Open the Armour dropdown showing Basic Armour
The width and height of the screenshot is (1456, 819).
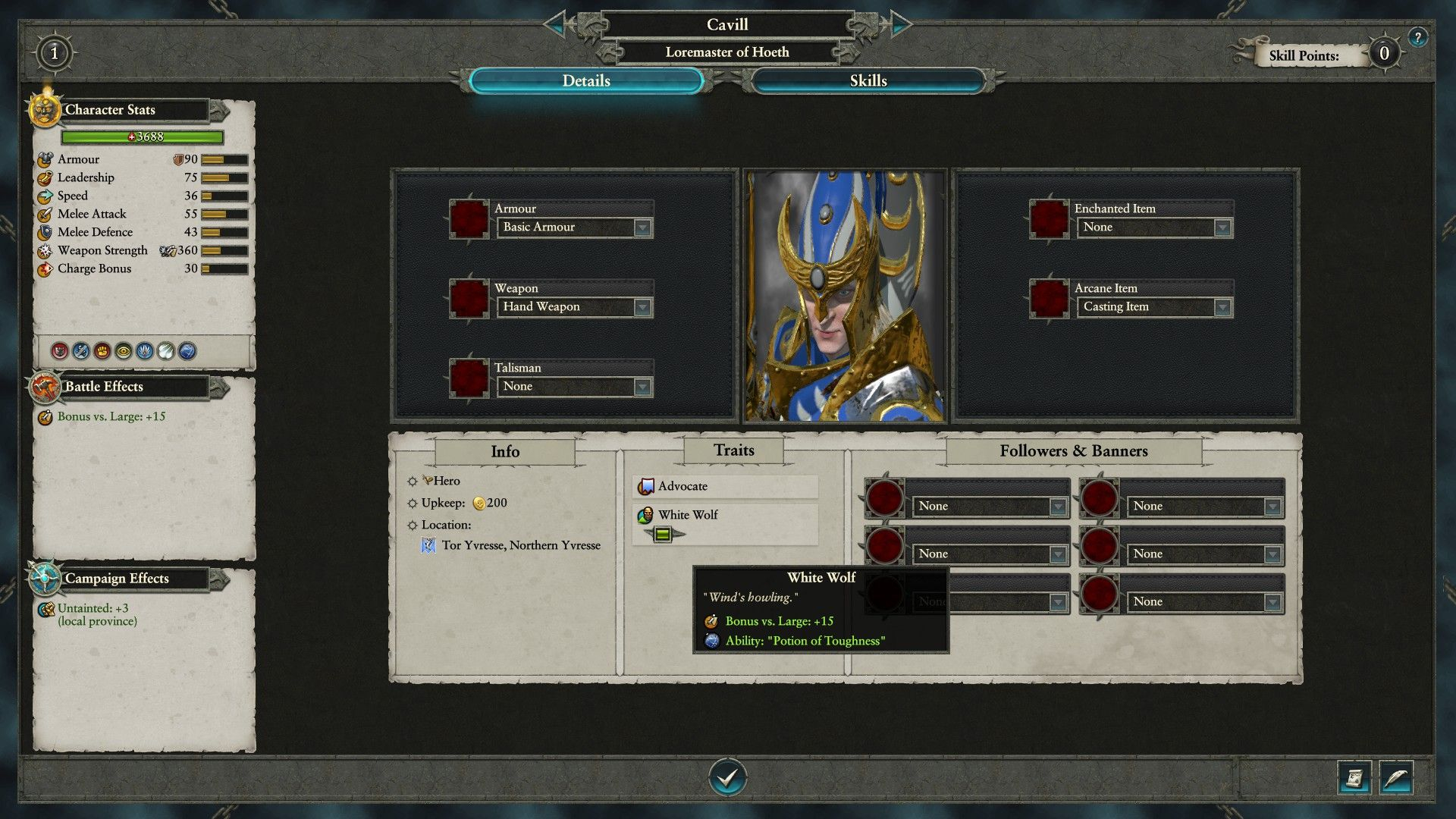pos(642,227)
